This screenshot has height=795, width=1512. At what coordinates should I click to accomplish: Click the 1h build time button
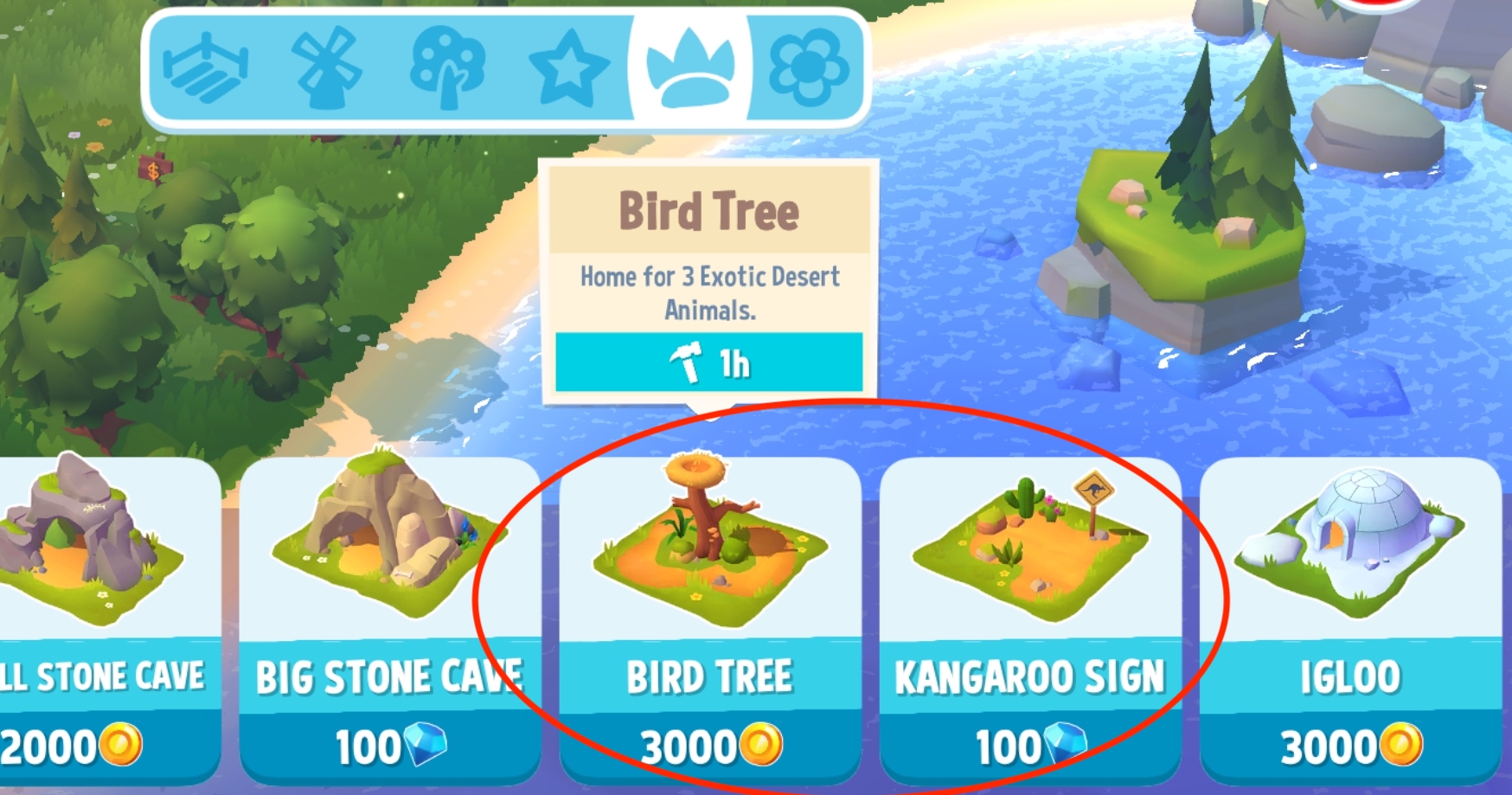[x=708, y=363]
